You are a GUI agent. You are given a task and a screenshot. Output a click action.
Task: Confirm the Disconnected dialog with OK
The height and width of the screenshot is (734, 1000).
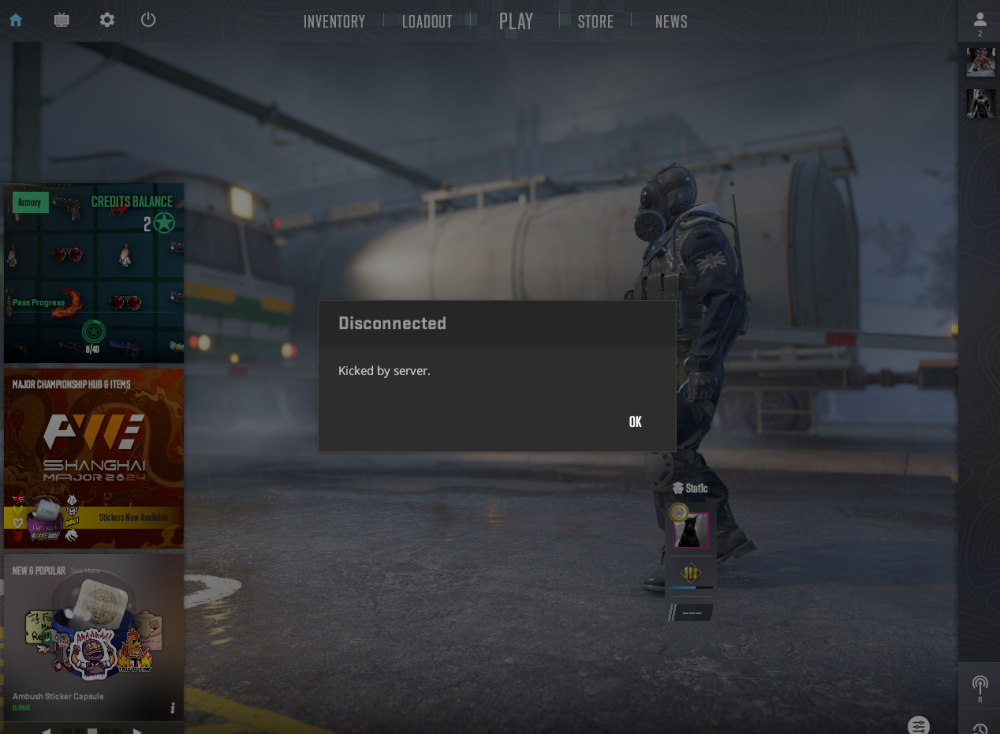[x=635, y=422]
